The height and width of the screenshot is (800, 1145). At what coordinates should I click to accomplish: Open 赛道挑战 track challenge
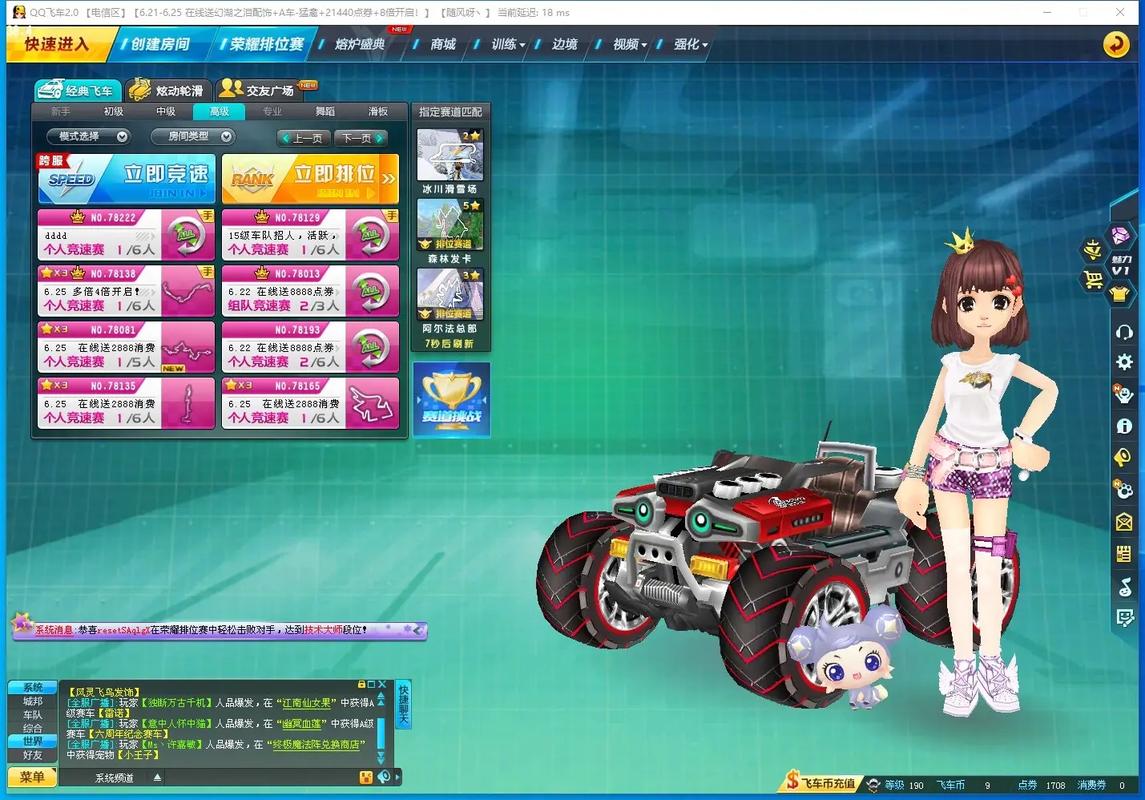point(451,399)
